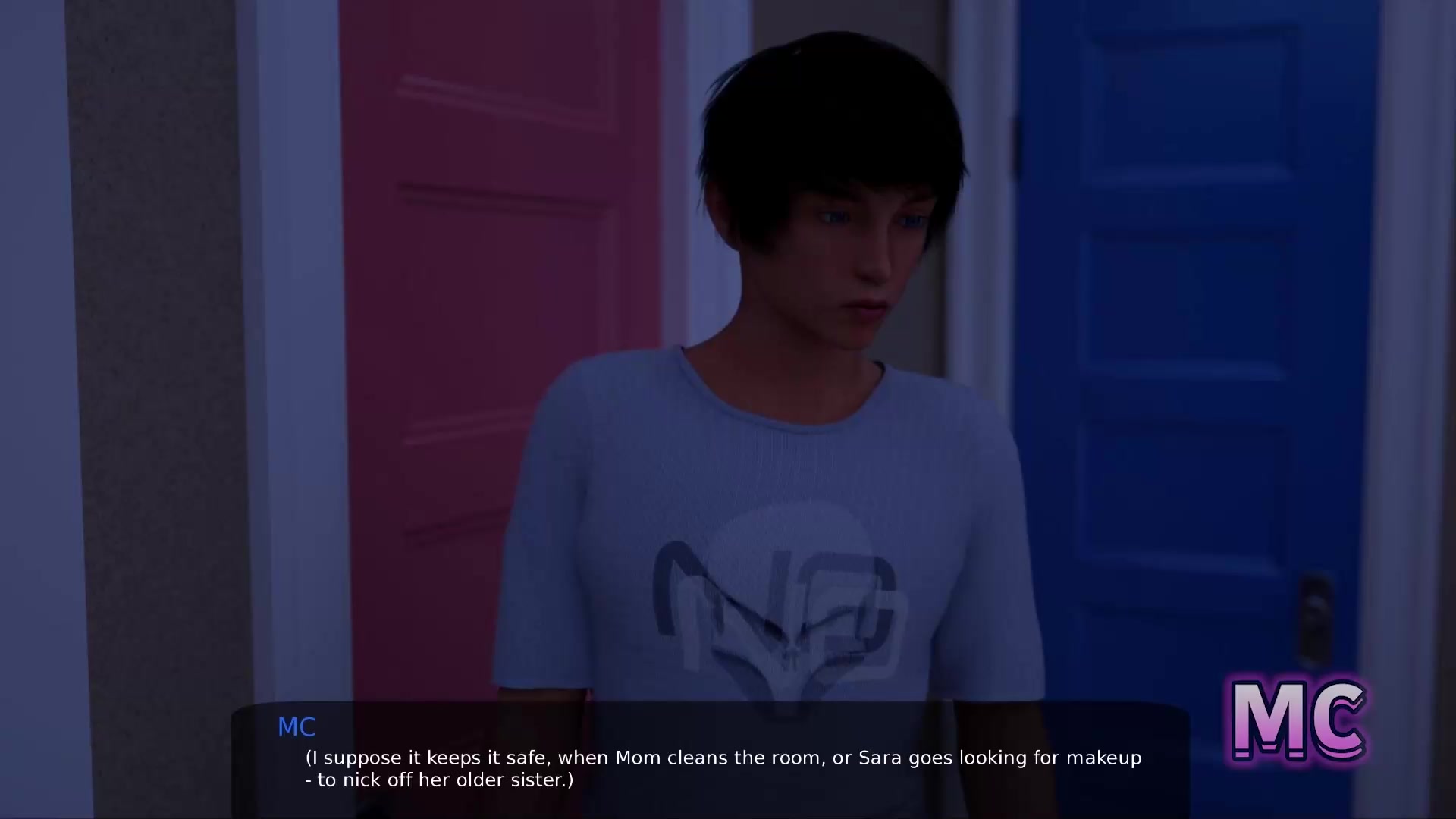Viewport: 1456px width, 819px height.
Task: Click the purple MC logo badge
Action: (x=1298, y=720)
